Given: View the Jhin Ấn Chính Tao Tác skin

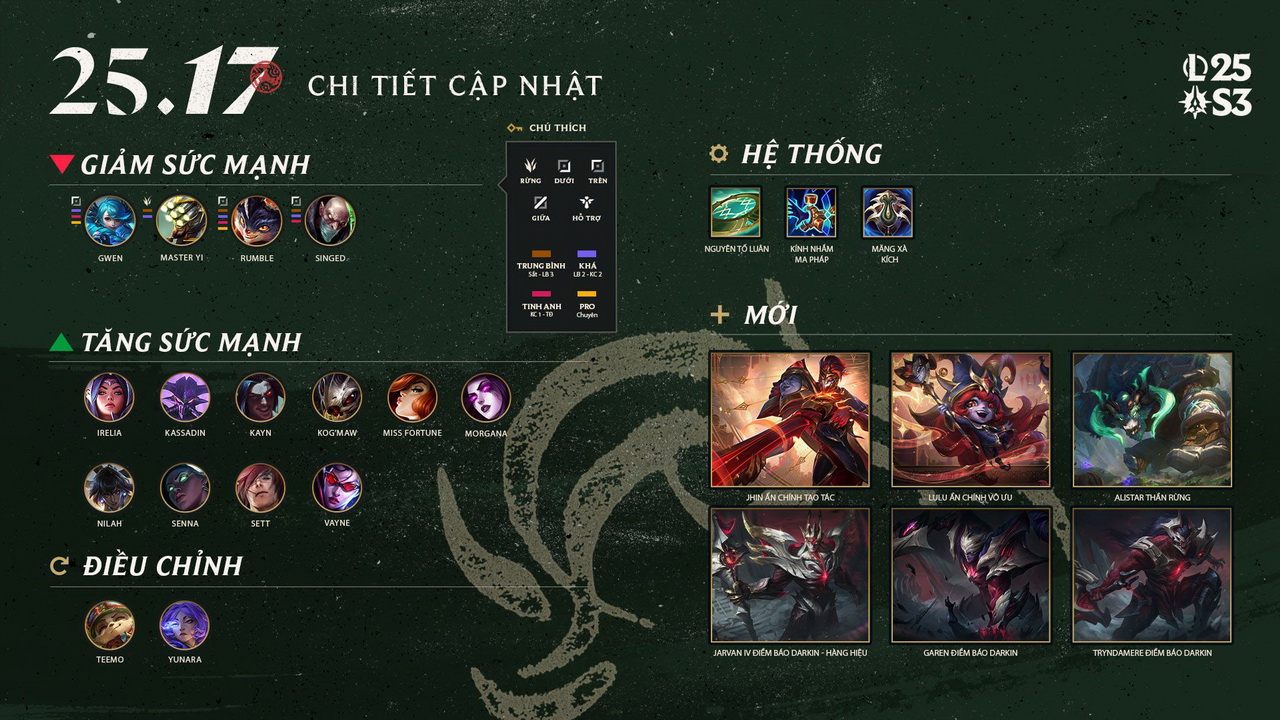Looking at the screenshot, I should [790, 419].
